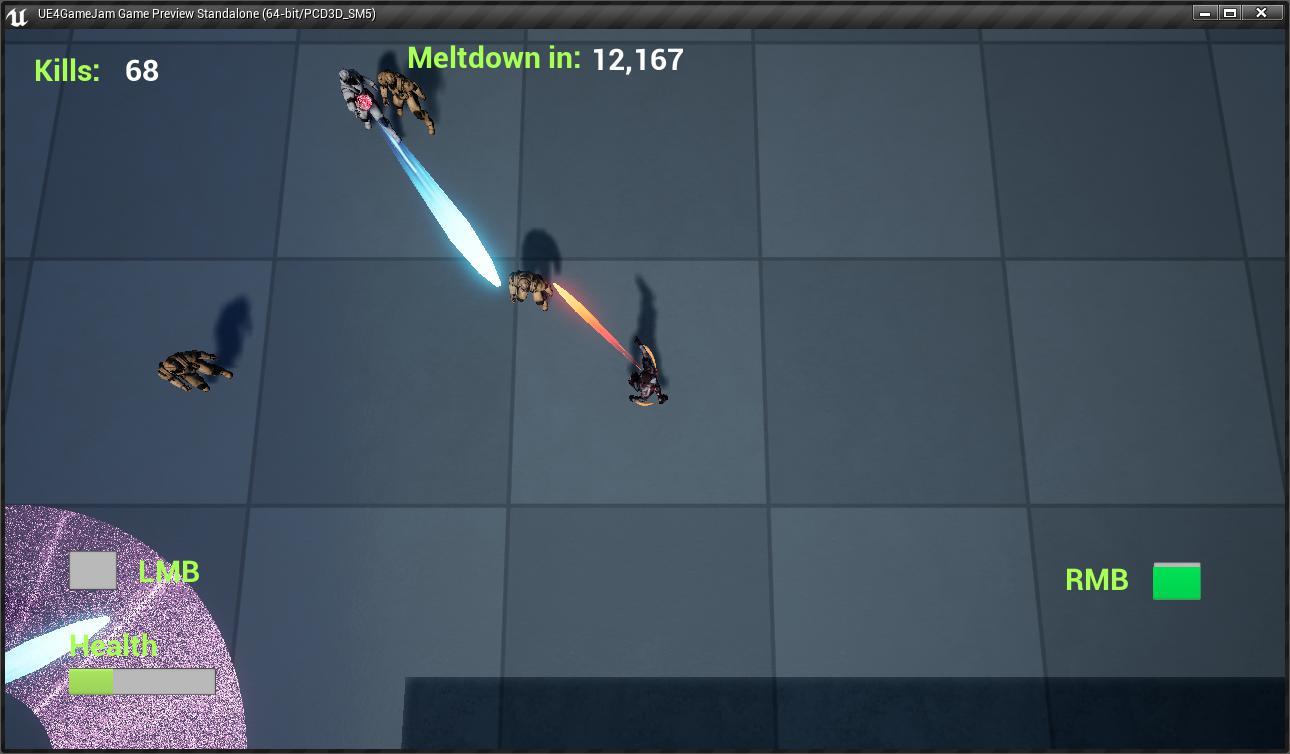Click the game window title bar text
The width and height of the screenshot is (1290, 754).
coord(204,14)
